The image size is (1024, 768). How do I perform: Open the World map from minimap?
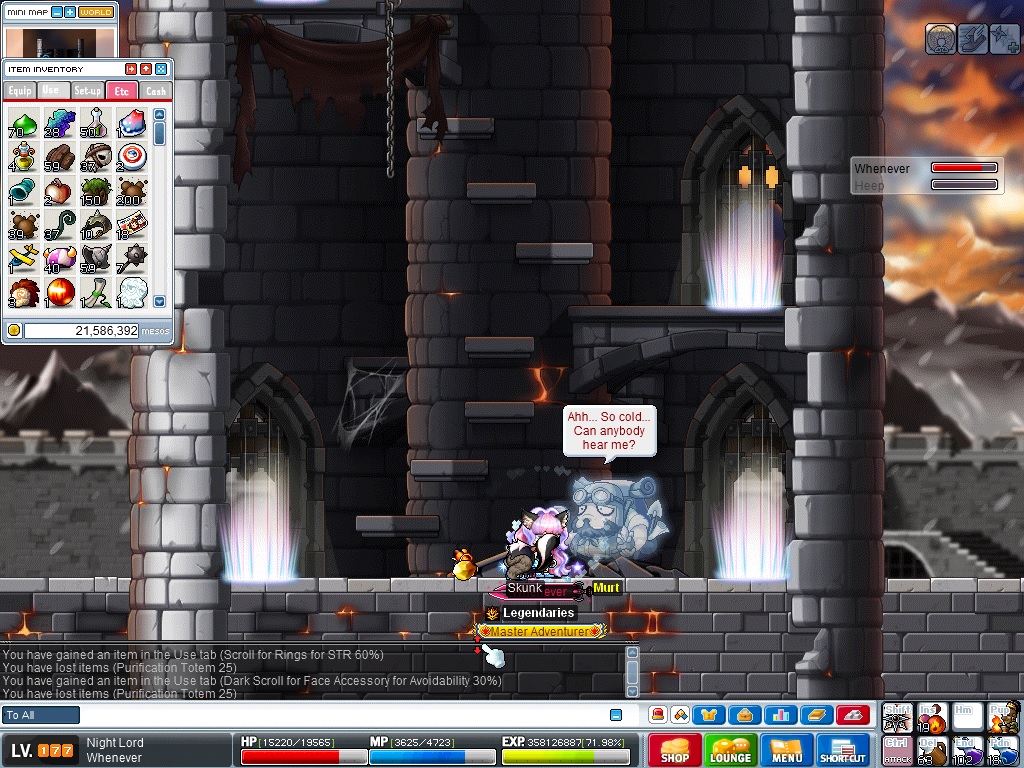(96, 12)
